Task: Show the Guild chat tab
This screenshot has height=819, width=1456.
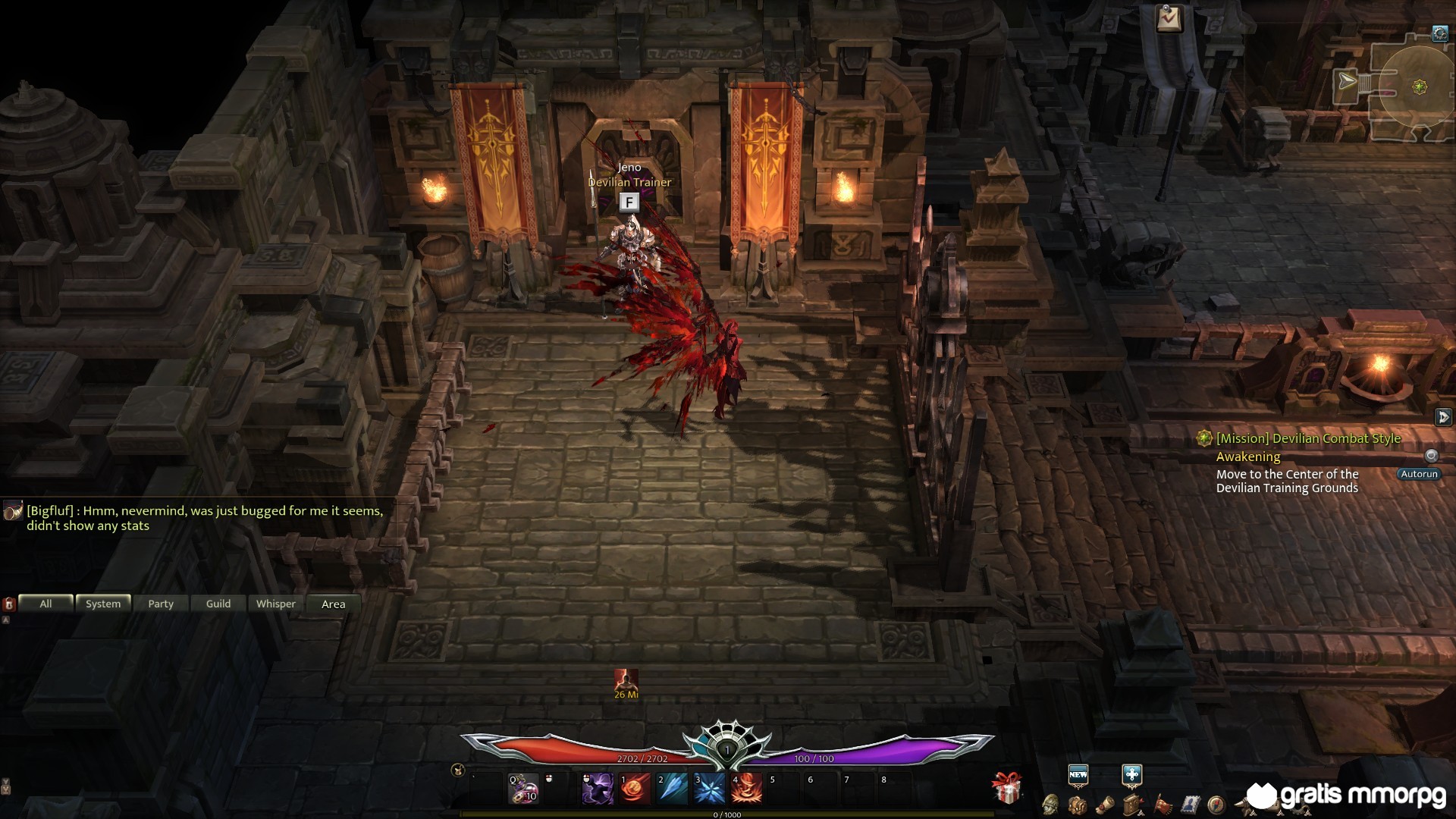Action: click(218, 604)
